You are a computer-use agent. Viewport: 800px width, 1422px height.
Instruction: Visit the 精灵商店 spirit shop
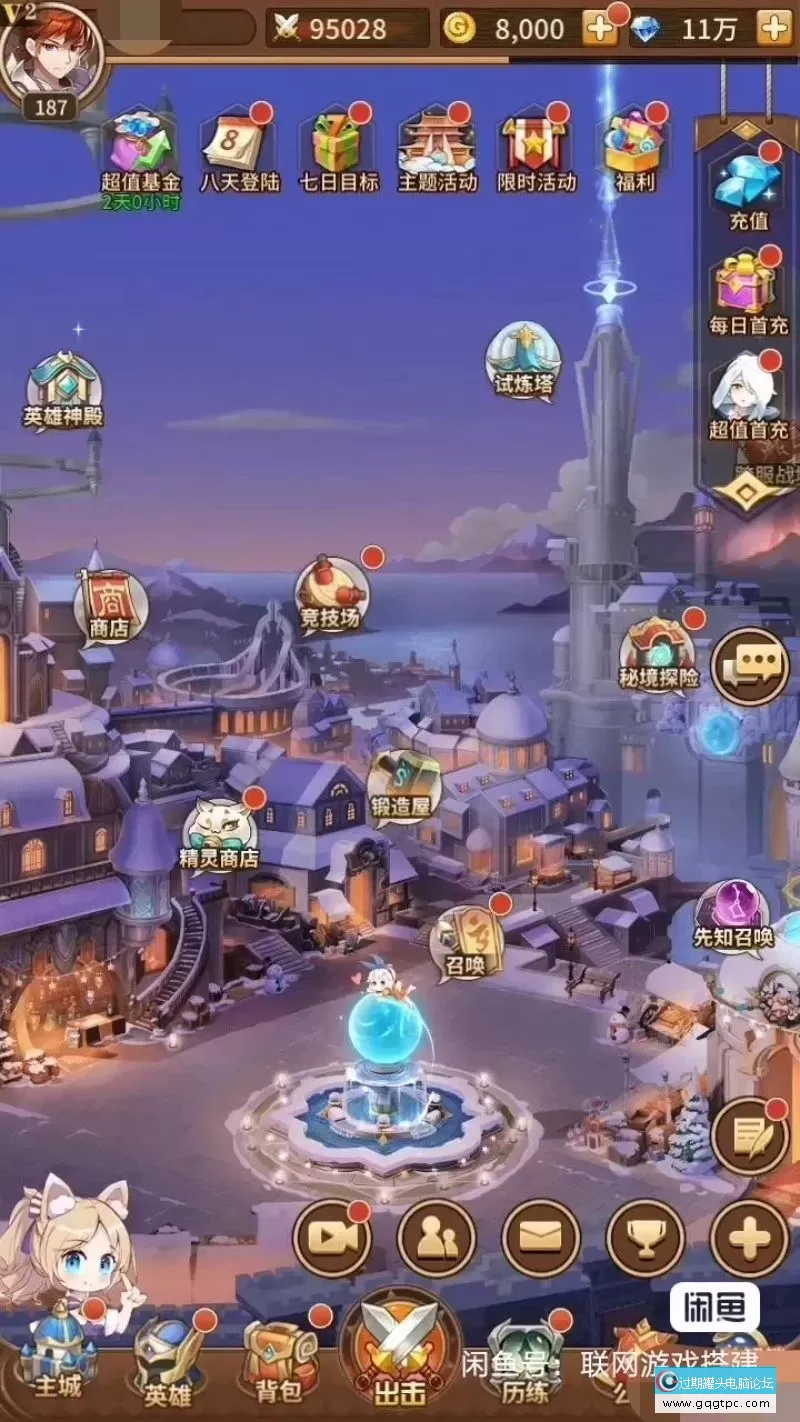point(220,834)
